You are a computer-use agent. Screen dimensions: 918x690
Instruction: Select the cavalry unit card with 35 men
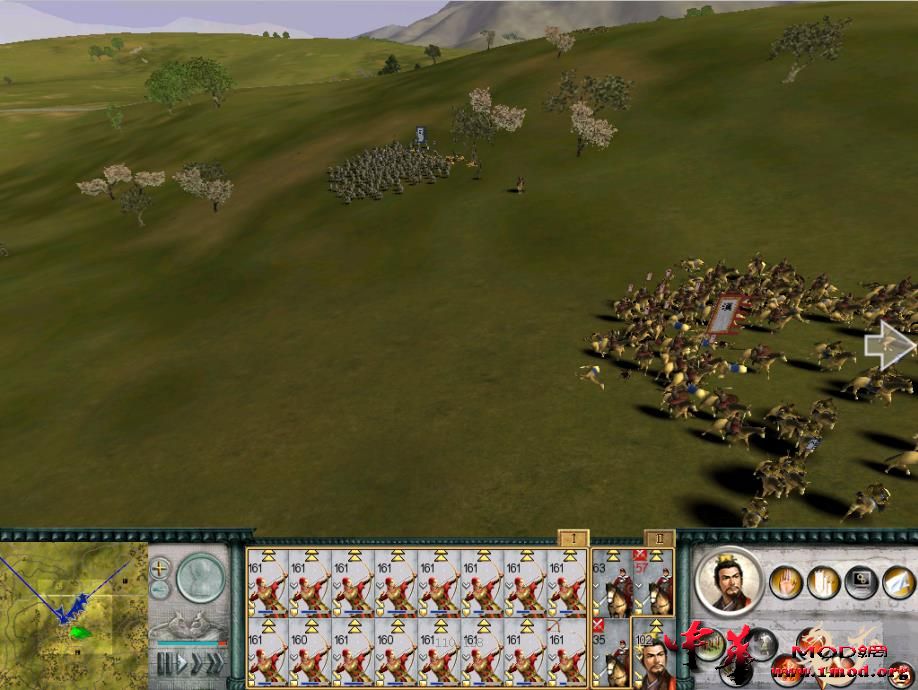point(613,652)
